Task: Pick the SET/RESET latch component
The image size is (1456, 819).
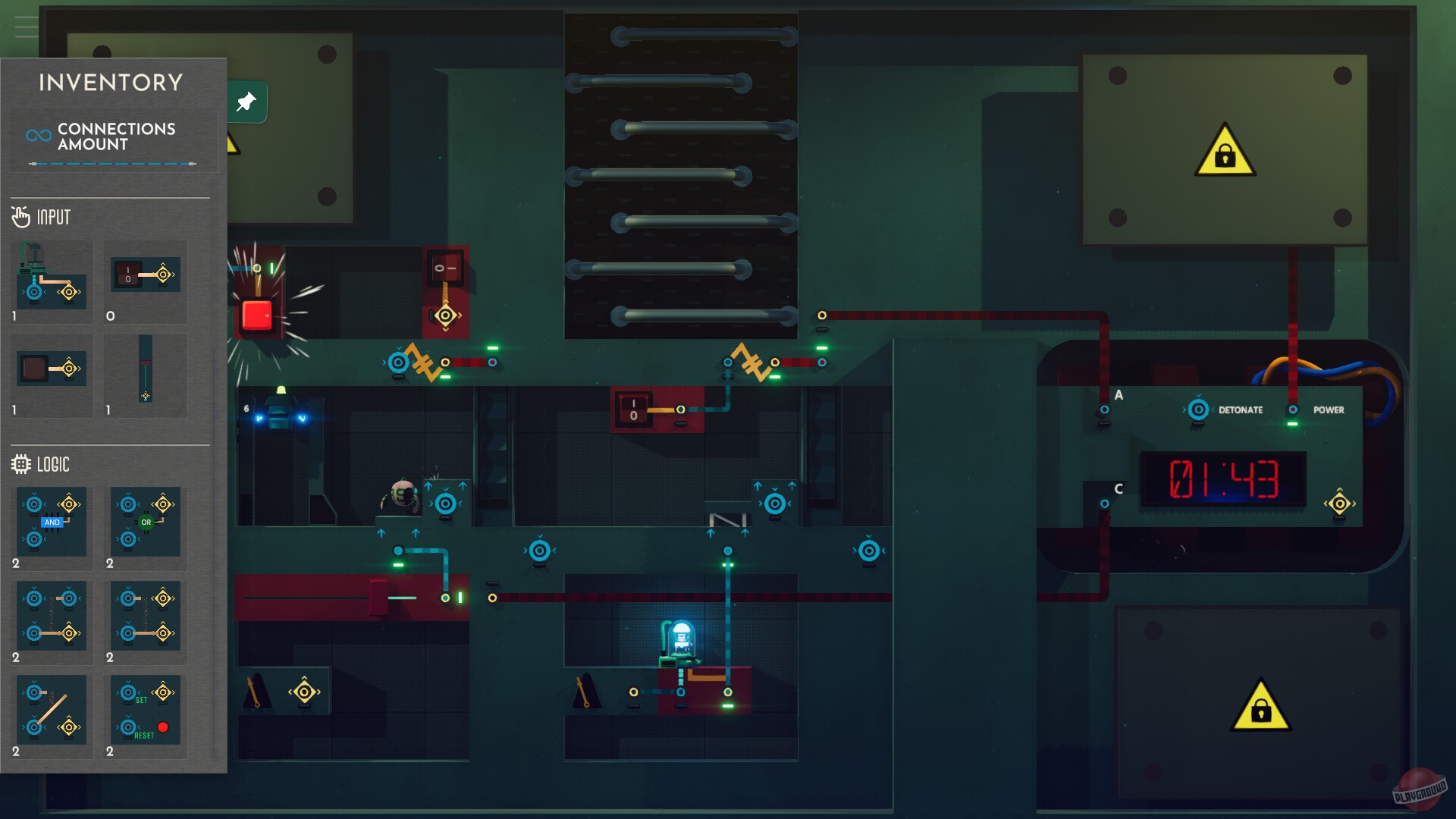Action: click(x=144, y=710)
